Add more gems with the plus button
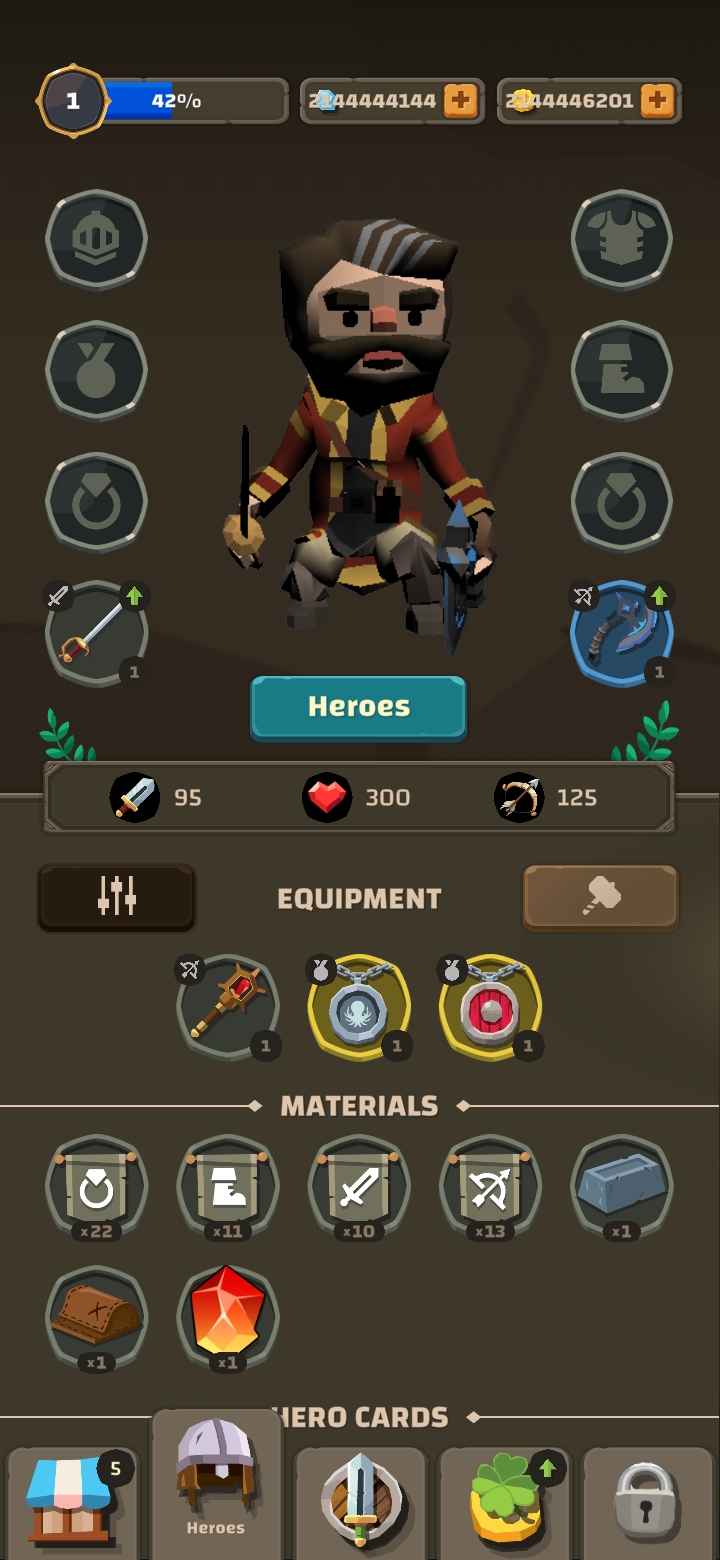Screen dimensions: 720x1560 pos(460,100)
